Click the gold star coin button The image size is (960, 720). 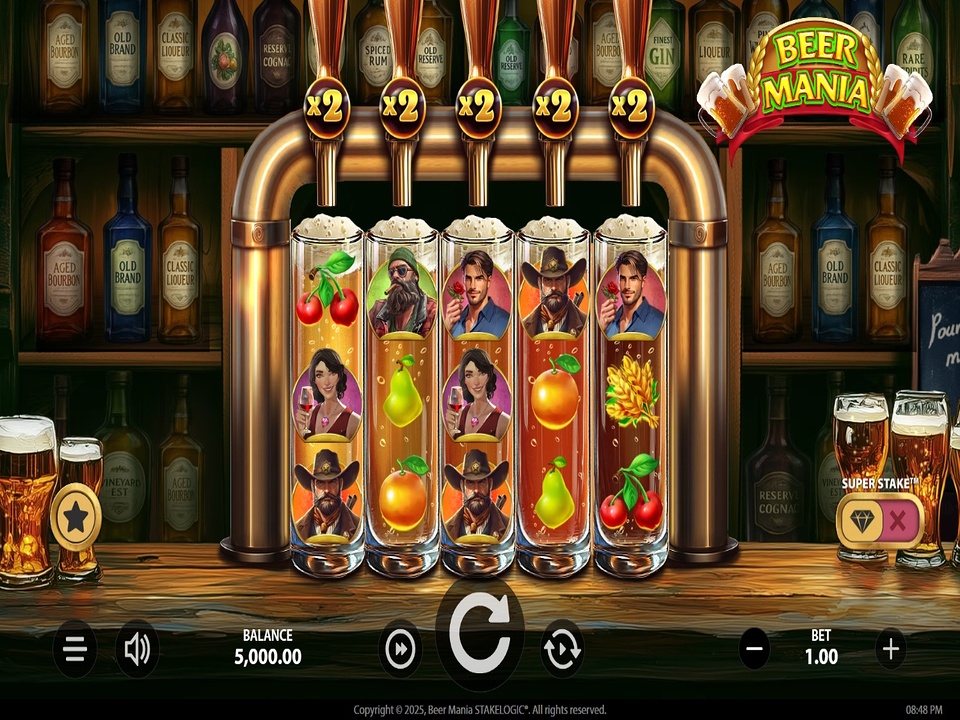[75, 518]
